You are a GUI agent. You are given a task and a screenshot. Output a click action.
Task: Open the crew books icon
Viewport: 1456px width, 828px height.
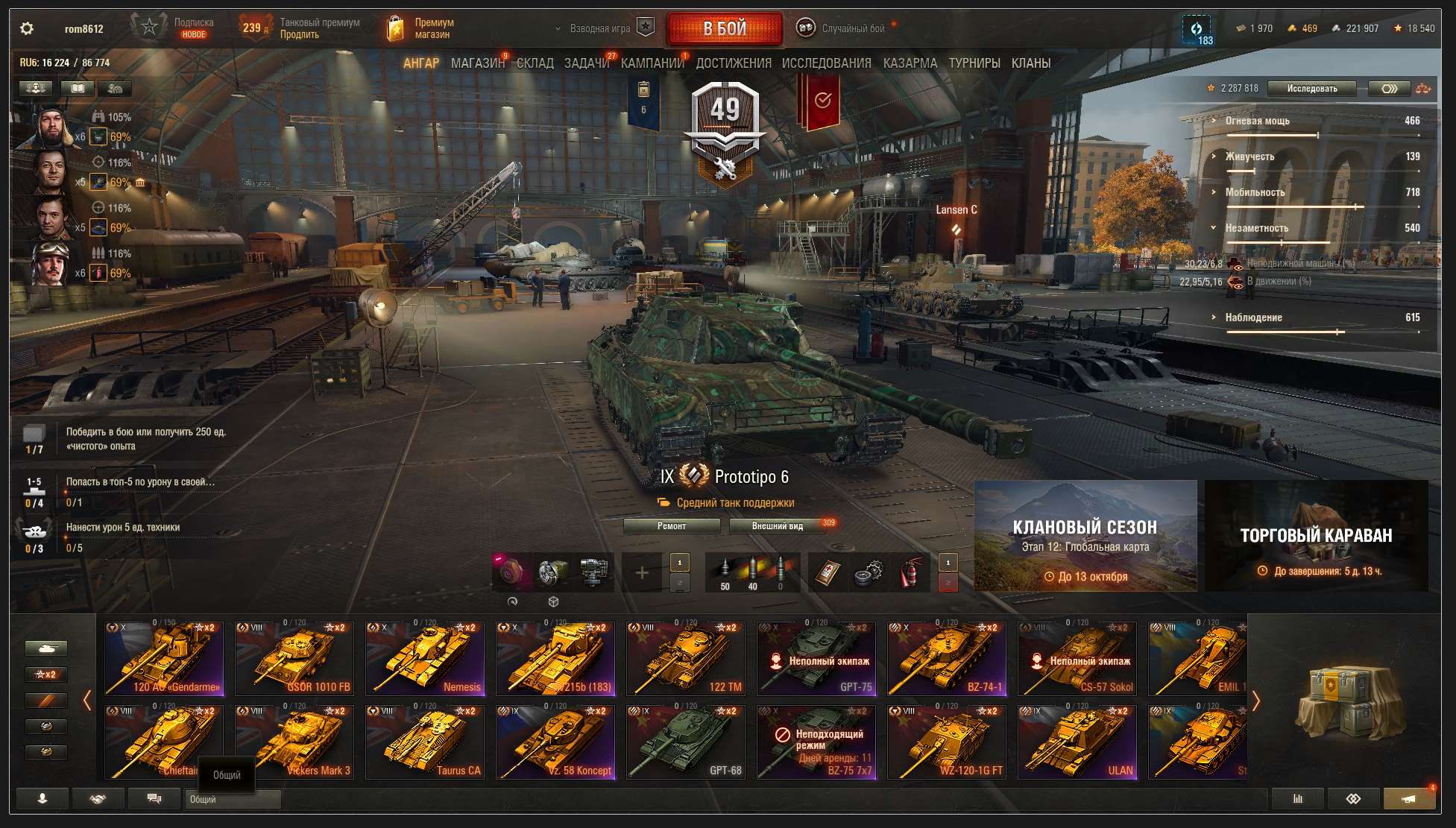point(76,89)
